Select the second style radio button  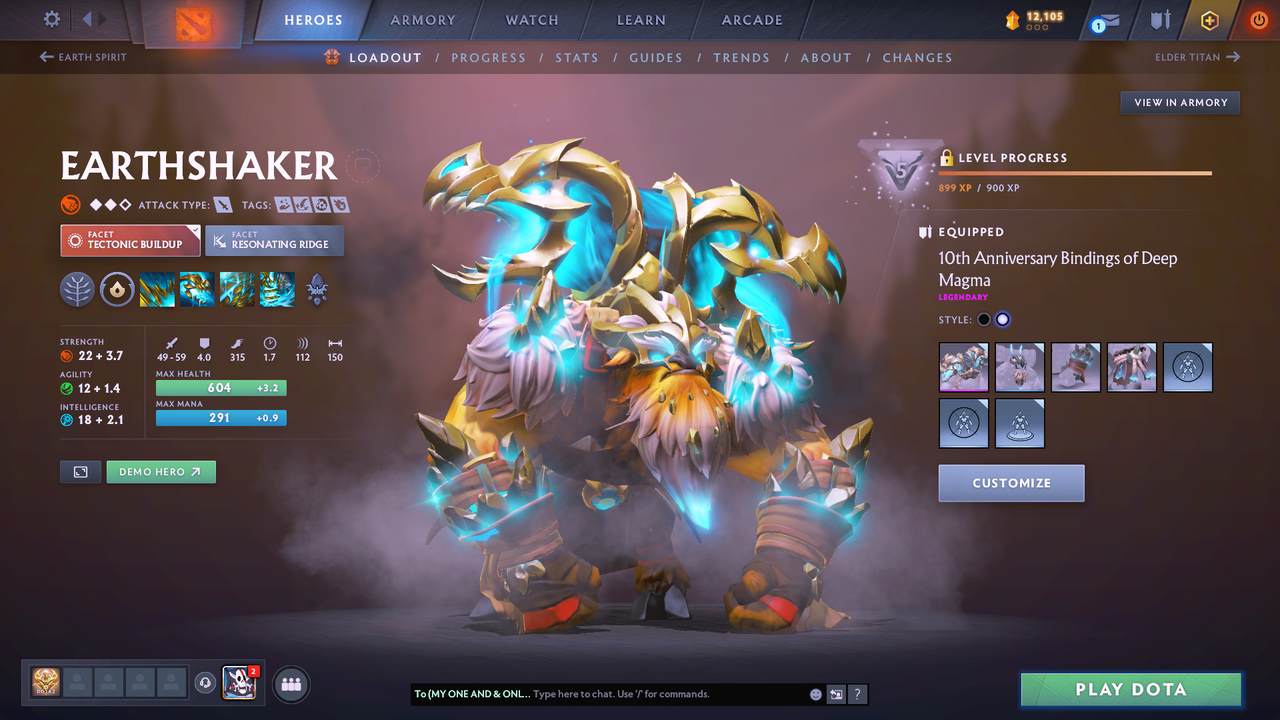coord(1002,319)
